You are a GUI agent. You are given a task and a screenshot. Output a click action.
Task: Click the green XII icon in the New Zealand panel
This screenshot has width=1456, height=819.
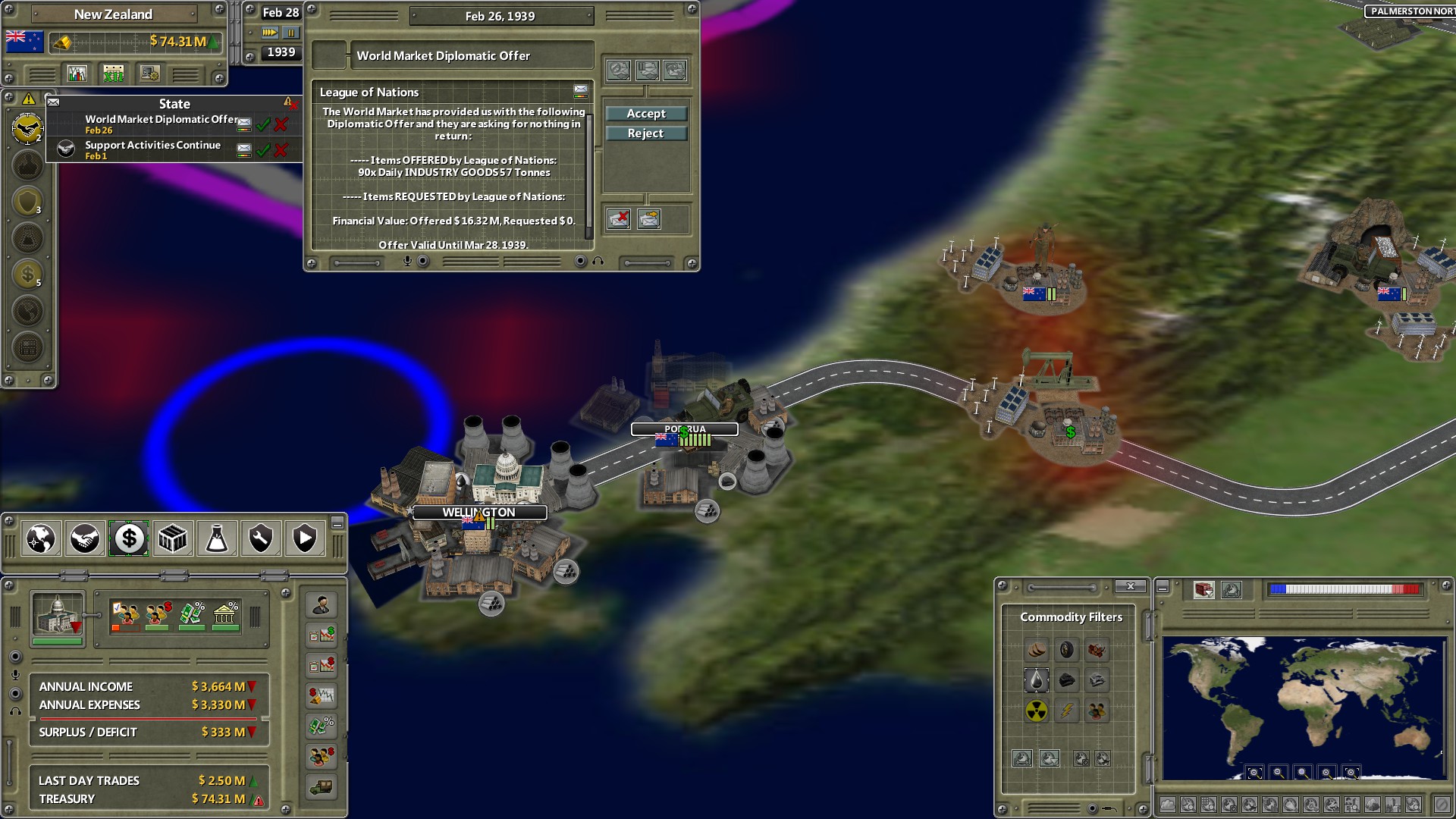coord(115,73)
